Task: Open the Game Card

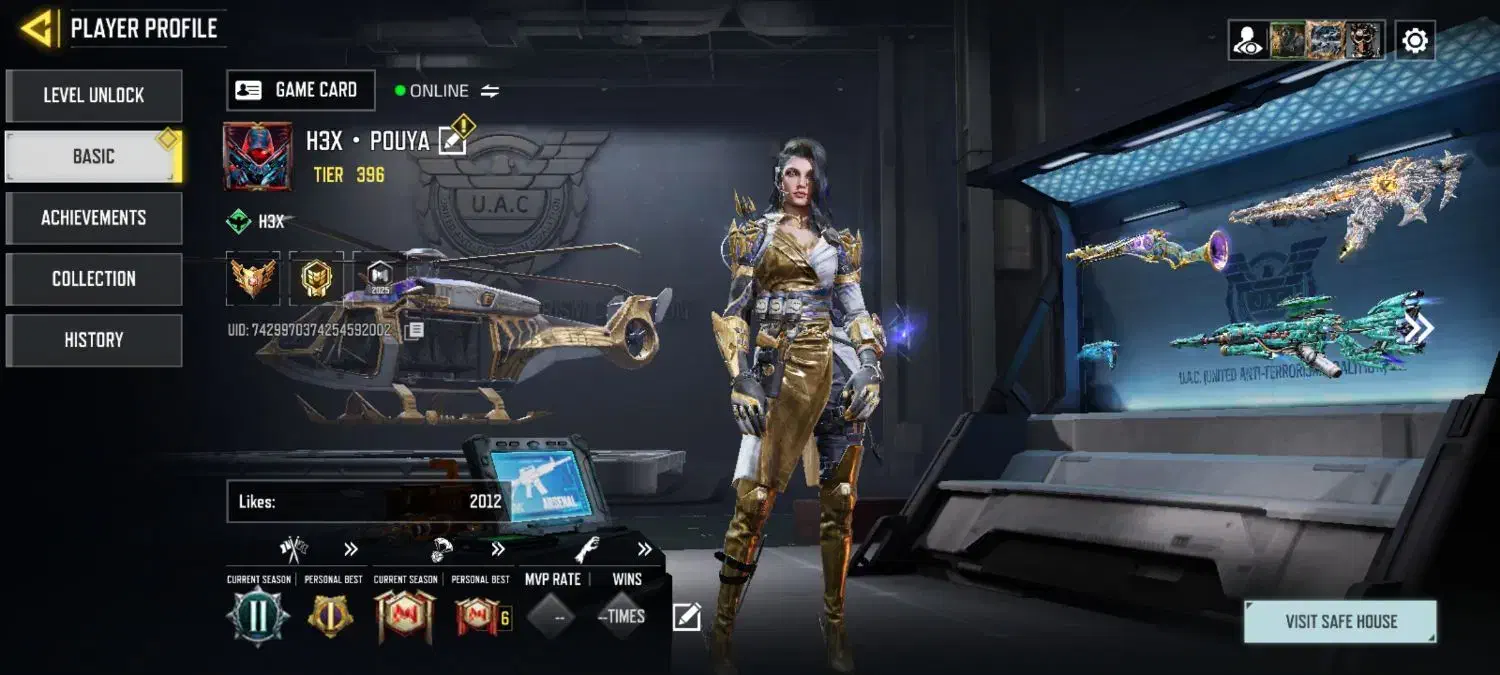Action: click(300, 90)
